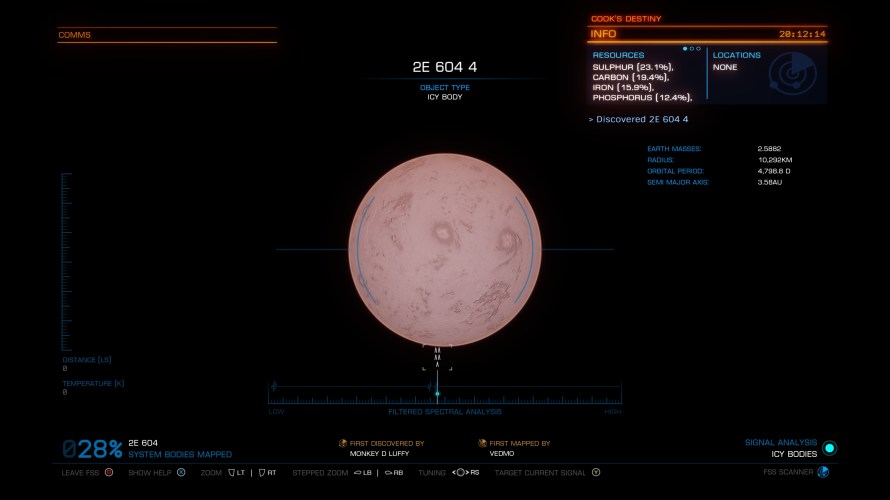This screenshot has width=890, height=500.
Task: Click the Filtered Spectral Analysis tuning bar
Action: [444, 393]
